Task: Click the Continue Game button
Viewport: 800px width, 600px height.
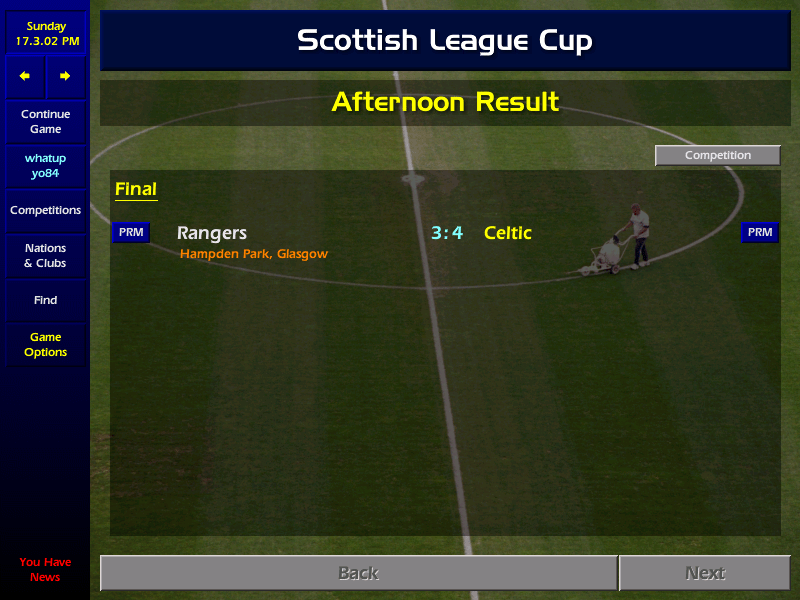Action: tap(45, 122)
